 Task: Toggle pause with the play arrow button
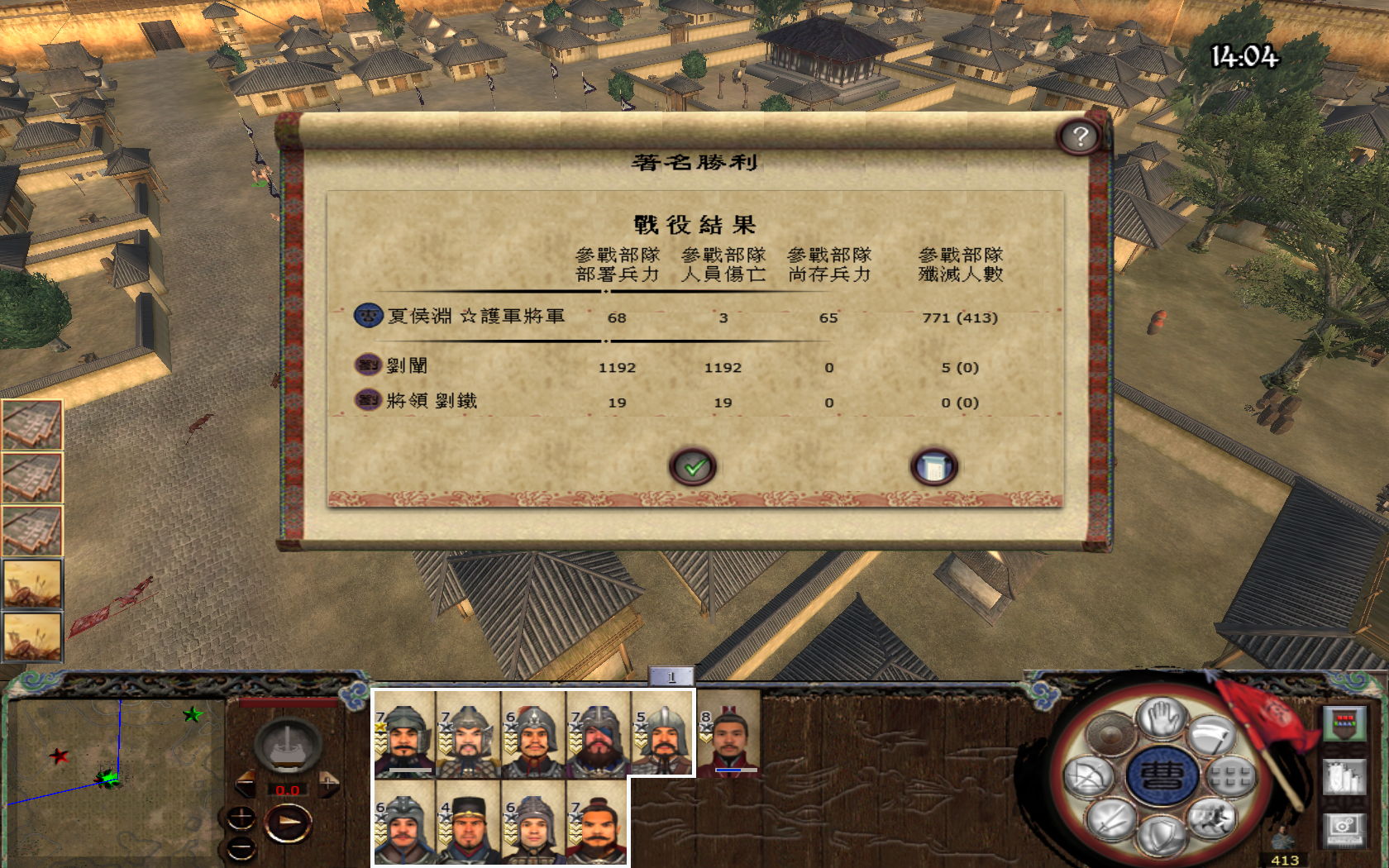[x=287, y=823]
